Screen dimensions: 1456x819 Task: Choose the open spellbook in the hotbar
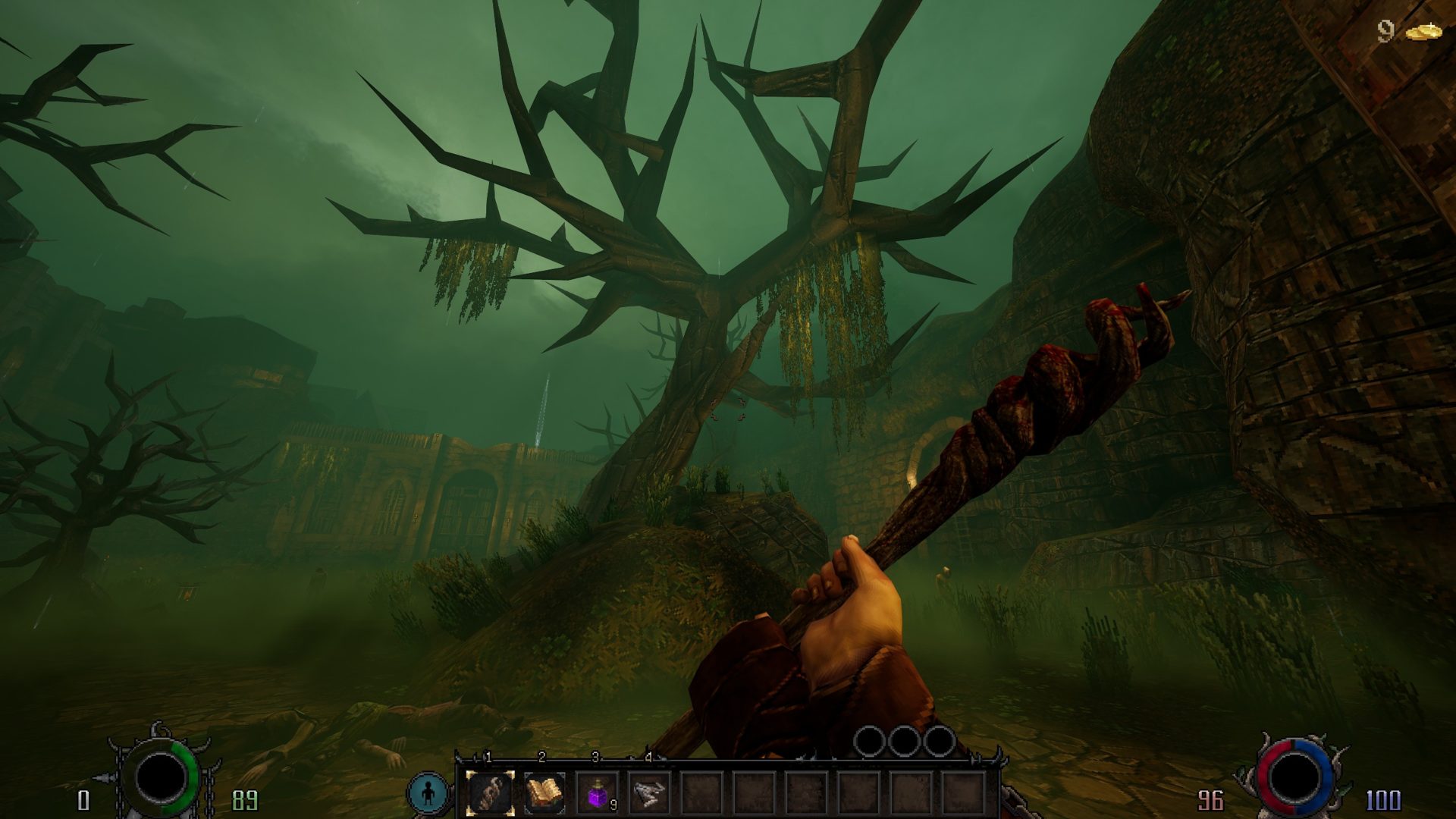[544, 793]
